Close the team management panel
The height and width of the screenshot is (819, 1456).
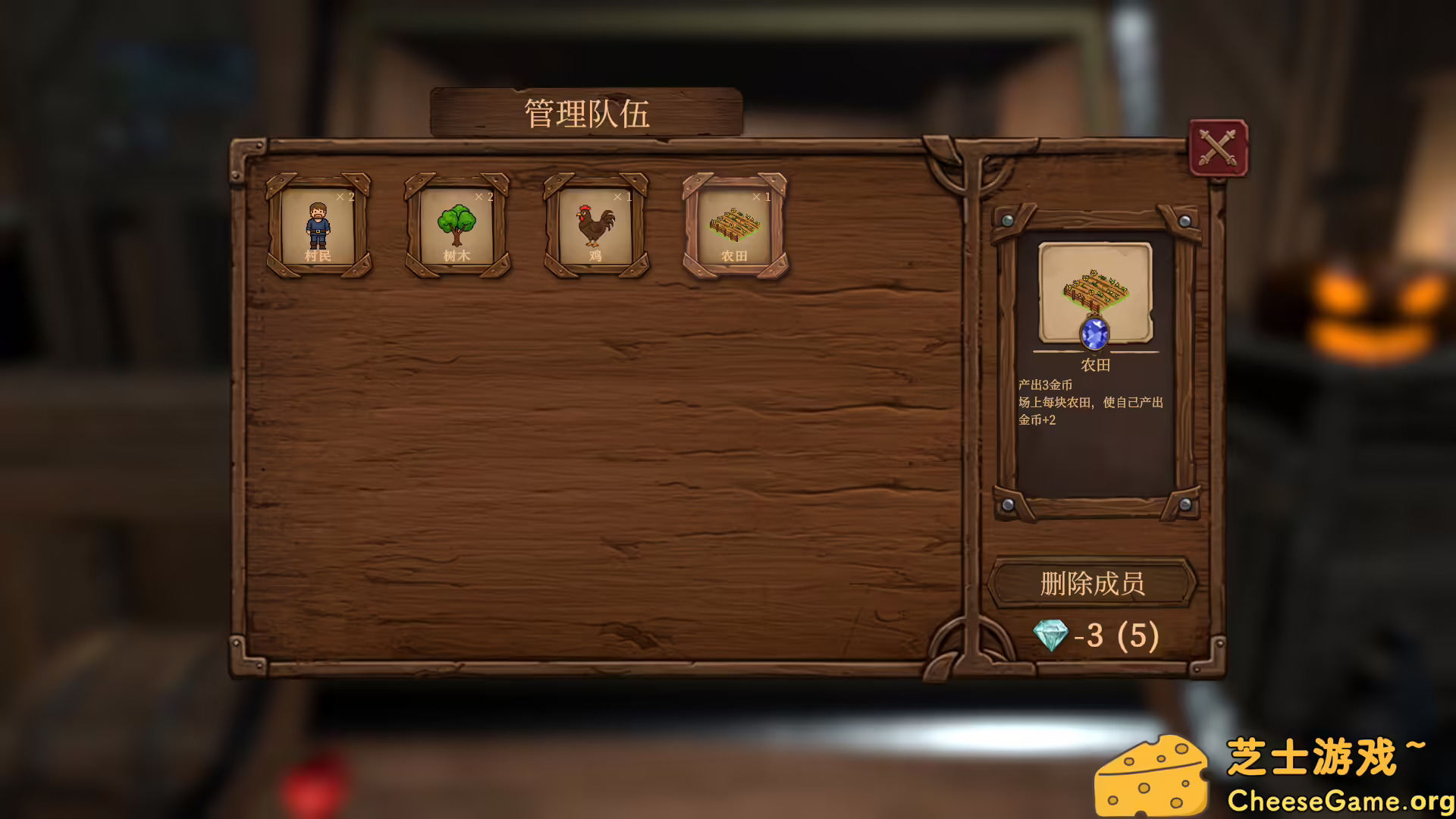pyautogui.click(x=1218, y=148)
